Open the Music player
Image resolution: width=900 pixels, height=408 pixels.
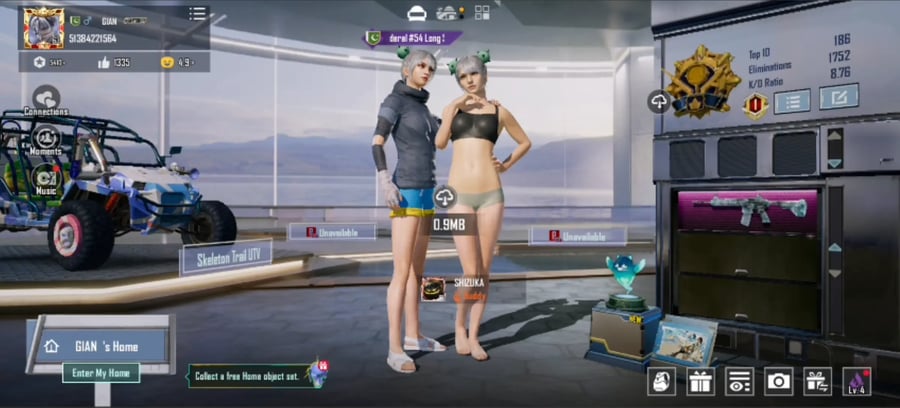46,178
